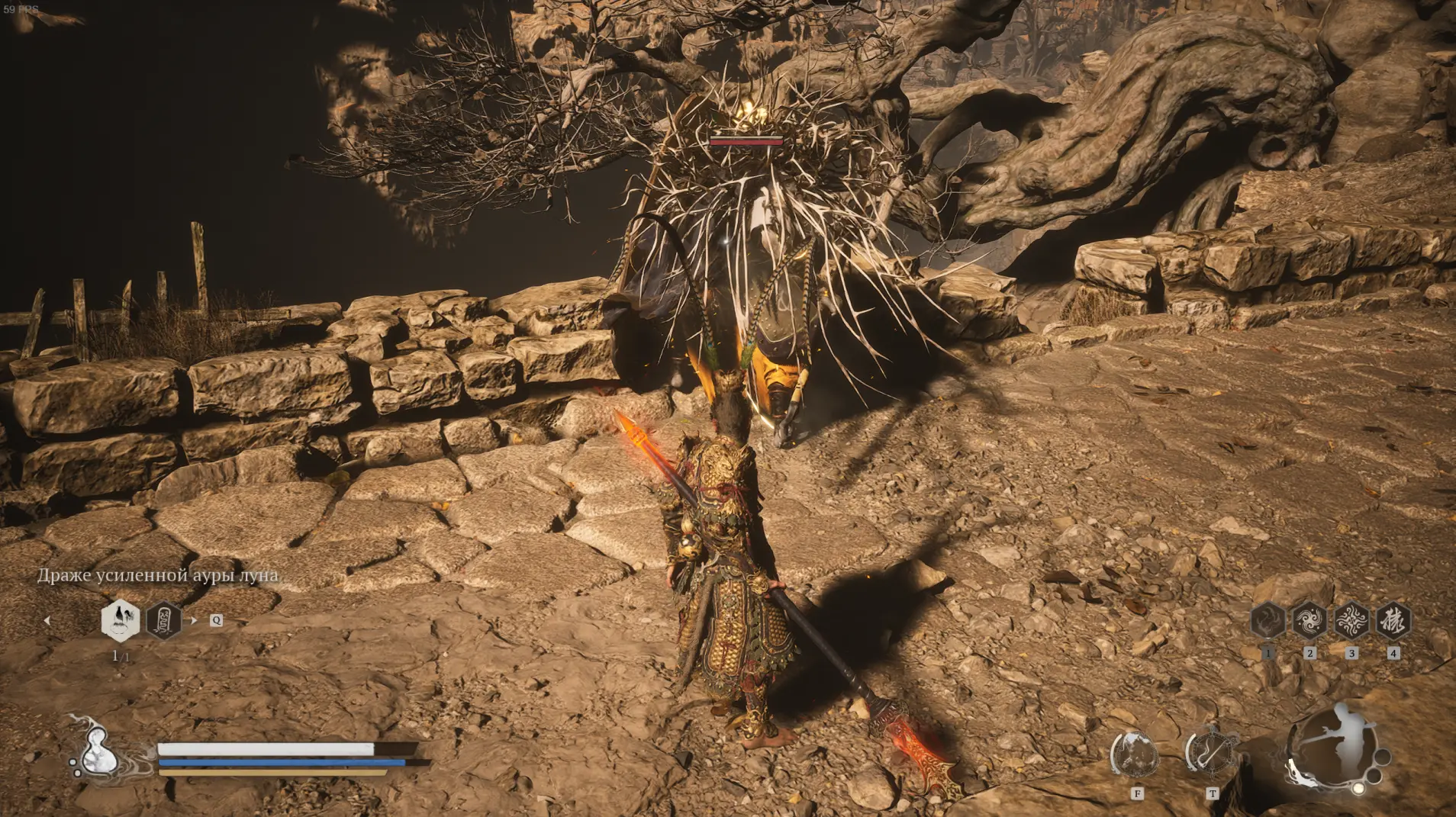Use the spirit skill medallion icon
1456x817 pixels.
tap(1135, 755)
